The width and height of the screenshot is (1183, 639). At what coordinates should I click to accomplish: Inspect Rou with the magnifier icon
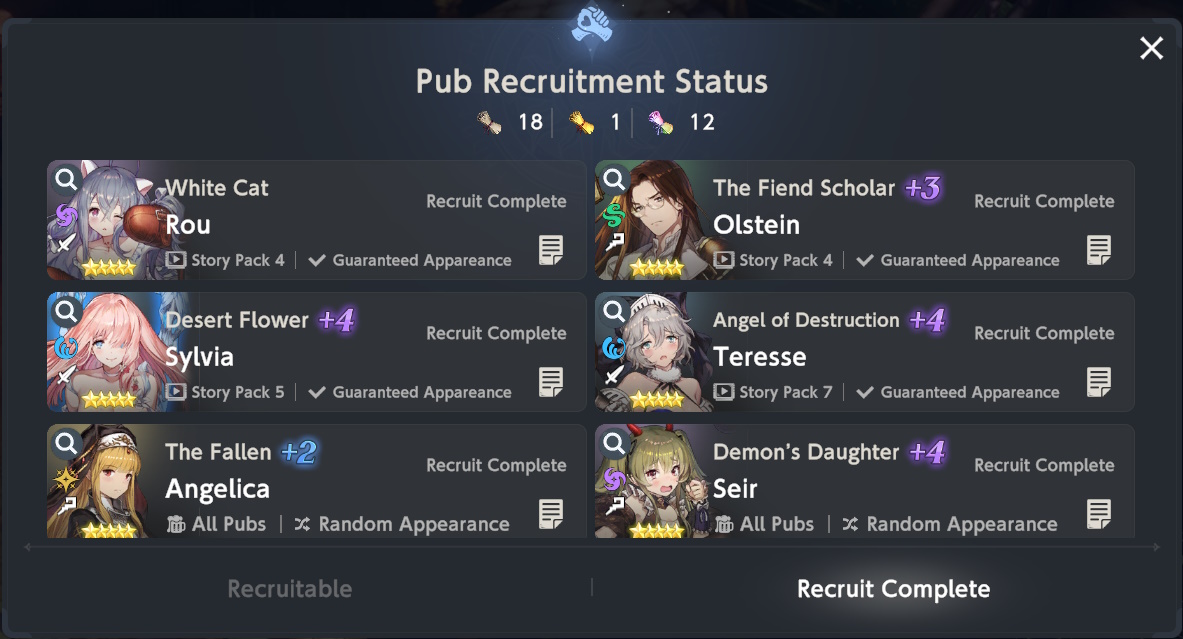(x=66, y=180)
